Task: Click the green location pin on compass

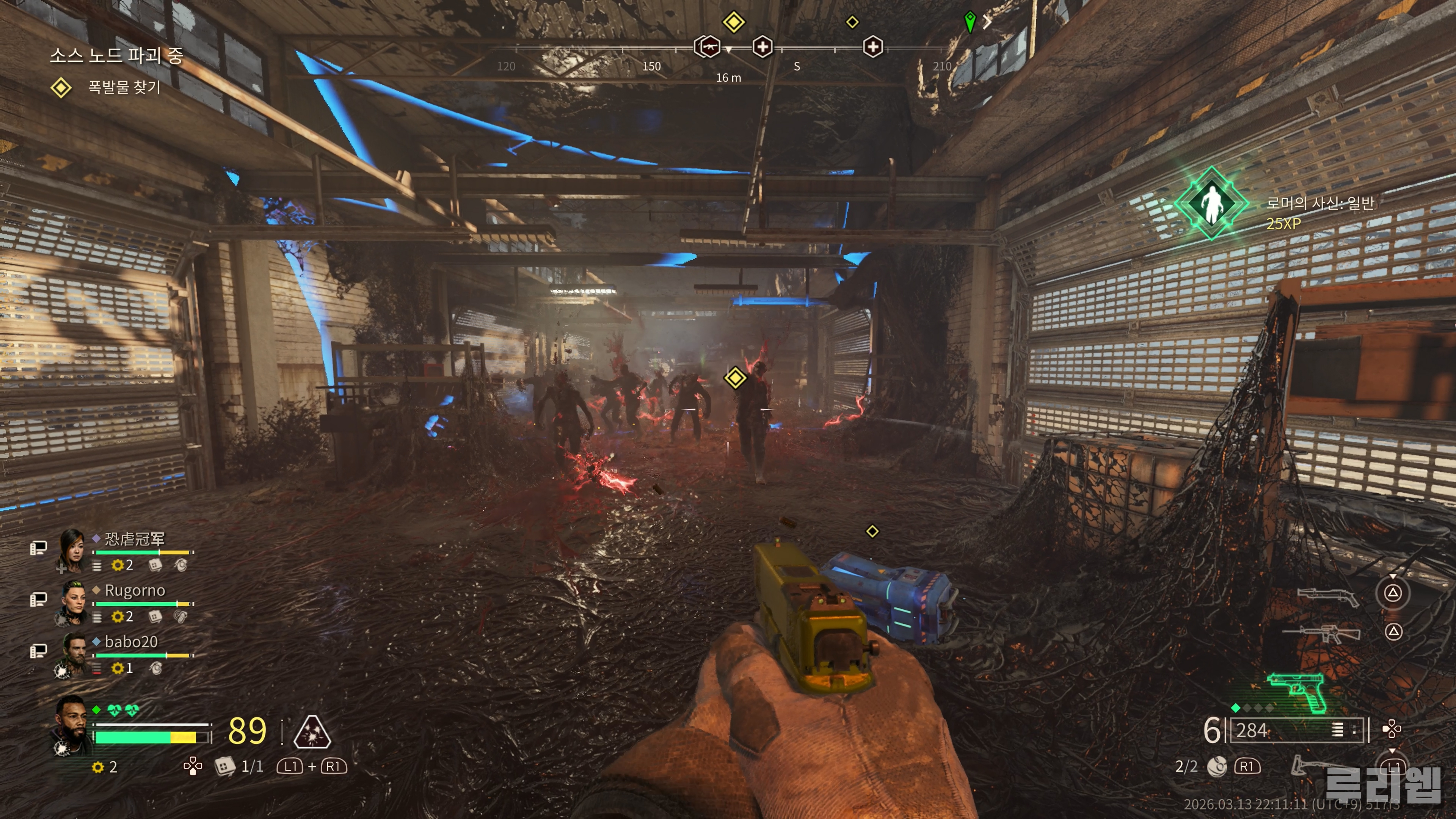Action: coord(970,22)
